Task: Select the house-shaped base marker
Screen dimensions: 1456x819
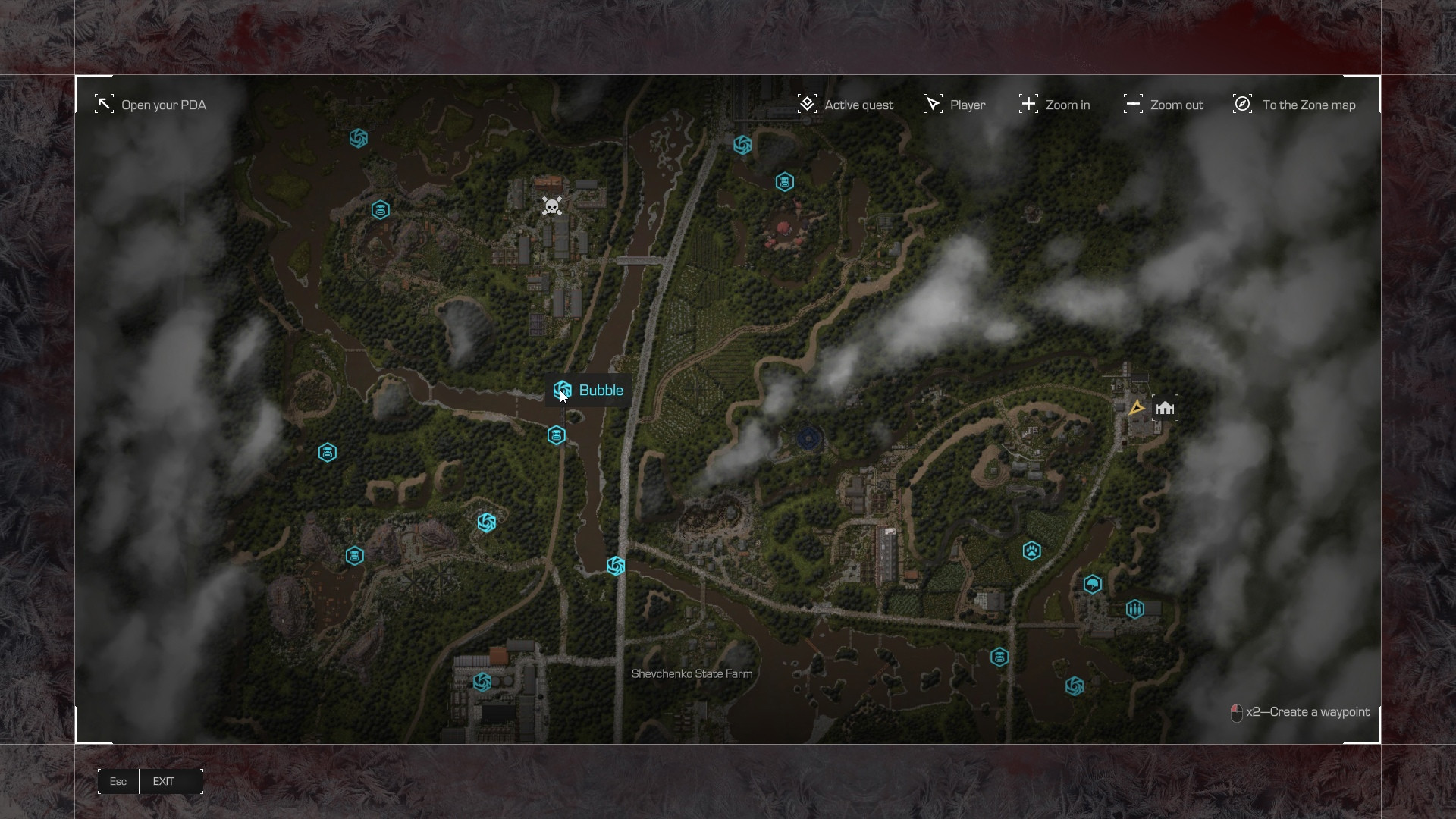Action: (1165, 408)
